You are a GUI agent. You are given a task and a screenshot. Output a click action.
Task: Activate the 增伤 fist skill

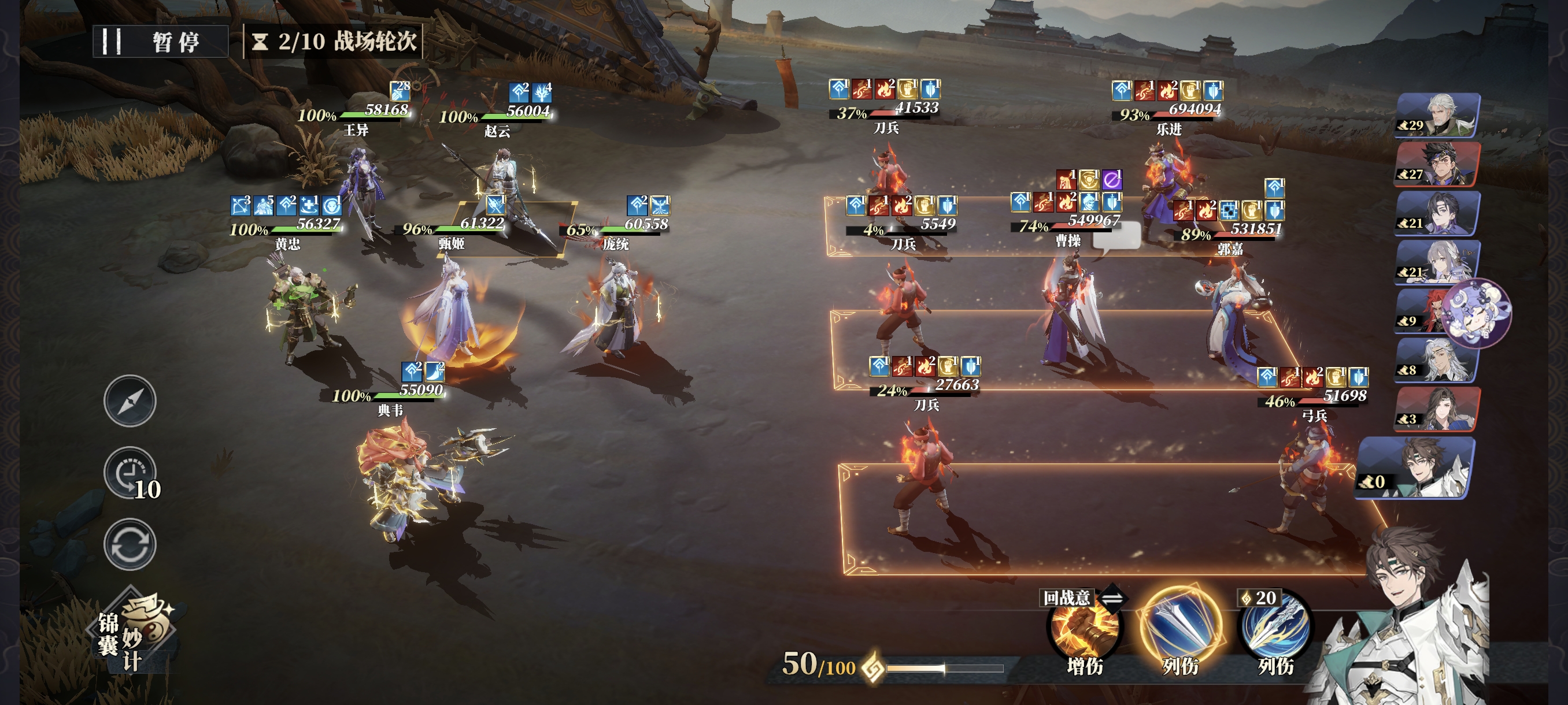click(x=1083, y=629)
